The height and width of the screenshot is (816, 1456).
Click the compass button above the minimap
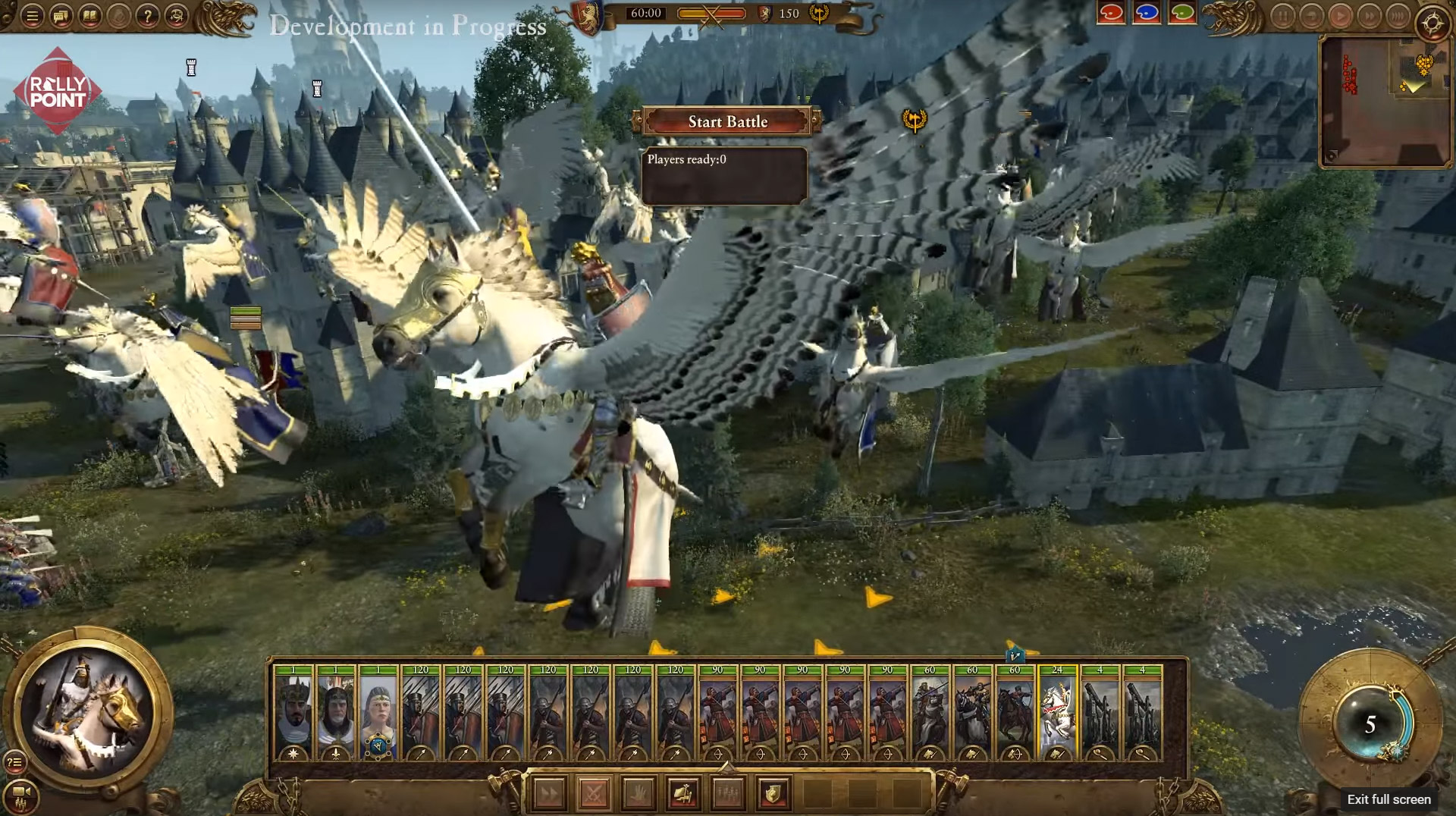tap(1432, 24)
